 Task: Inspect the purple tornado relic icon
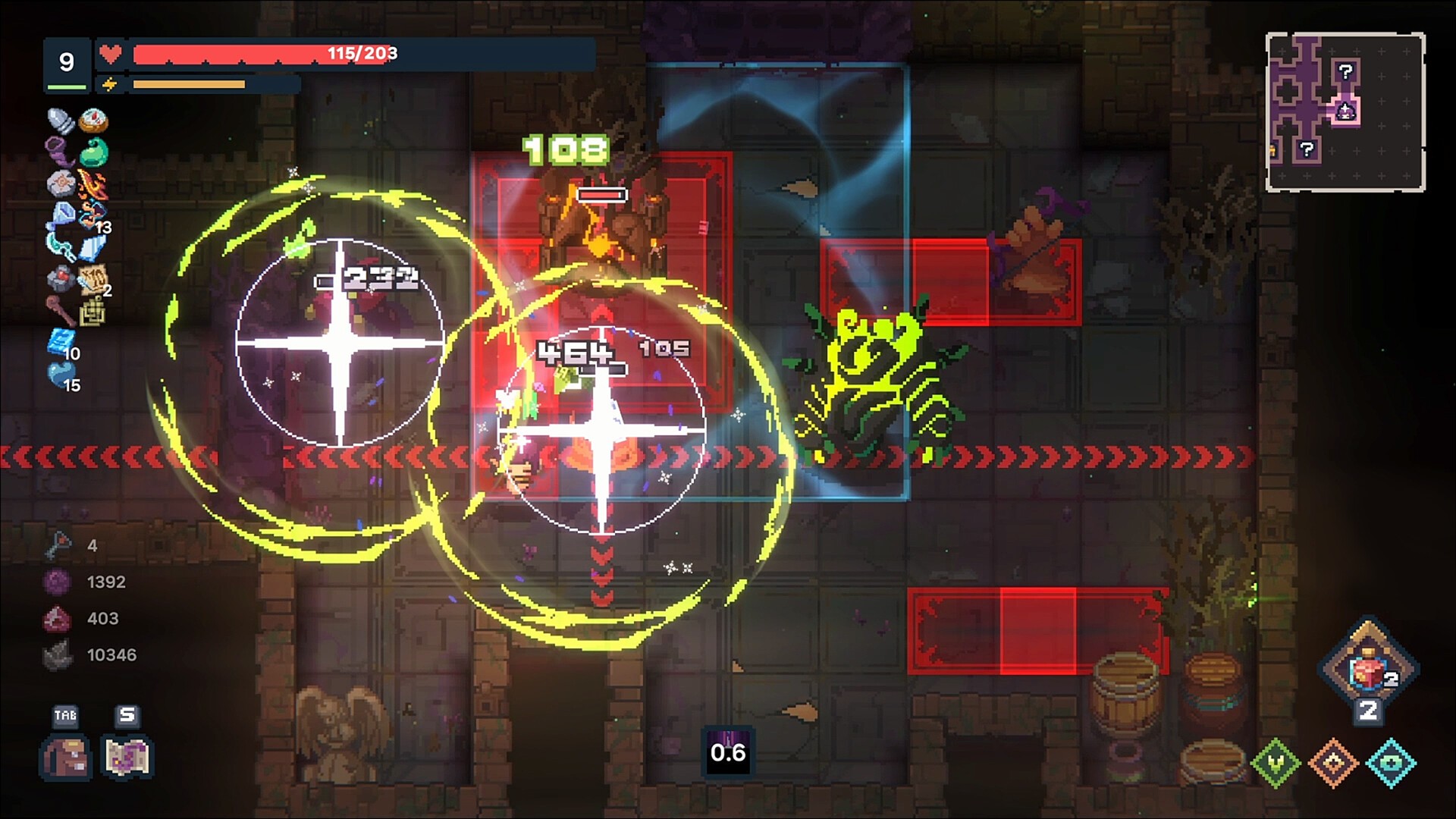(x=60, y=152)
